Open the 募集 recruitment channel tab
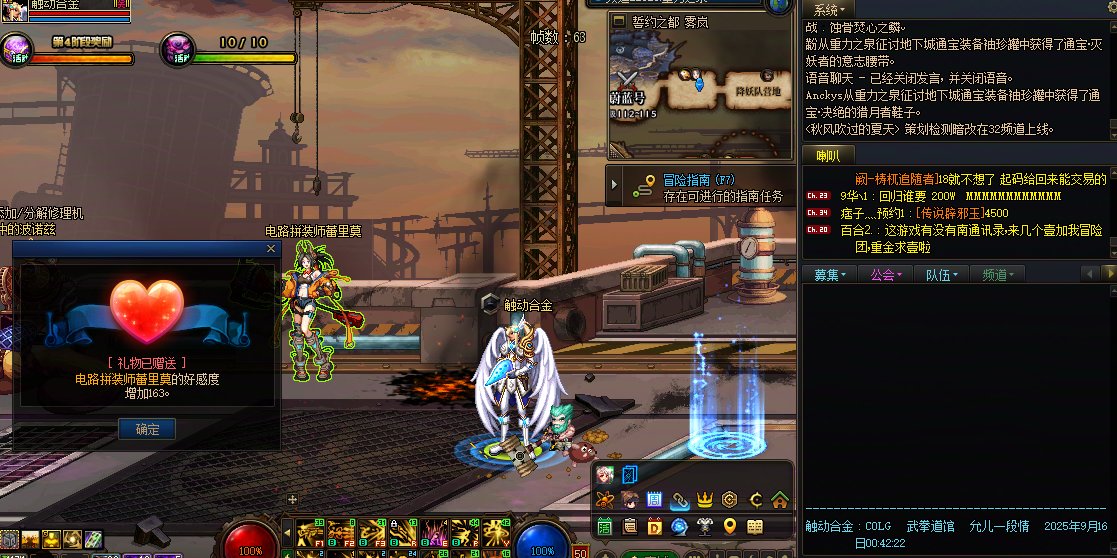 (x=830, y=274)
